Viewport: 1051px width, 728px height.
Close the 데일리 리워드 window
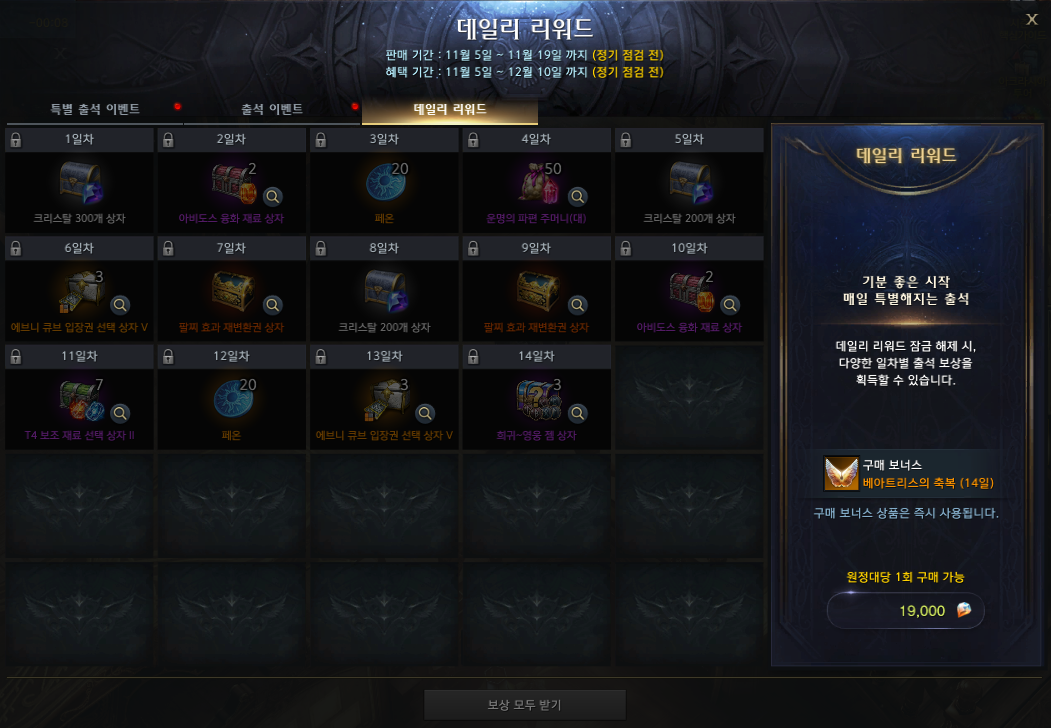coord(1032,20)
